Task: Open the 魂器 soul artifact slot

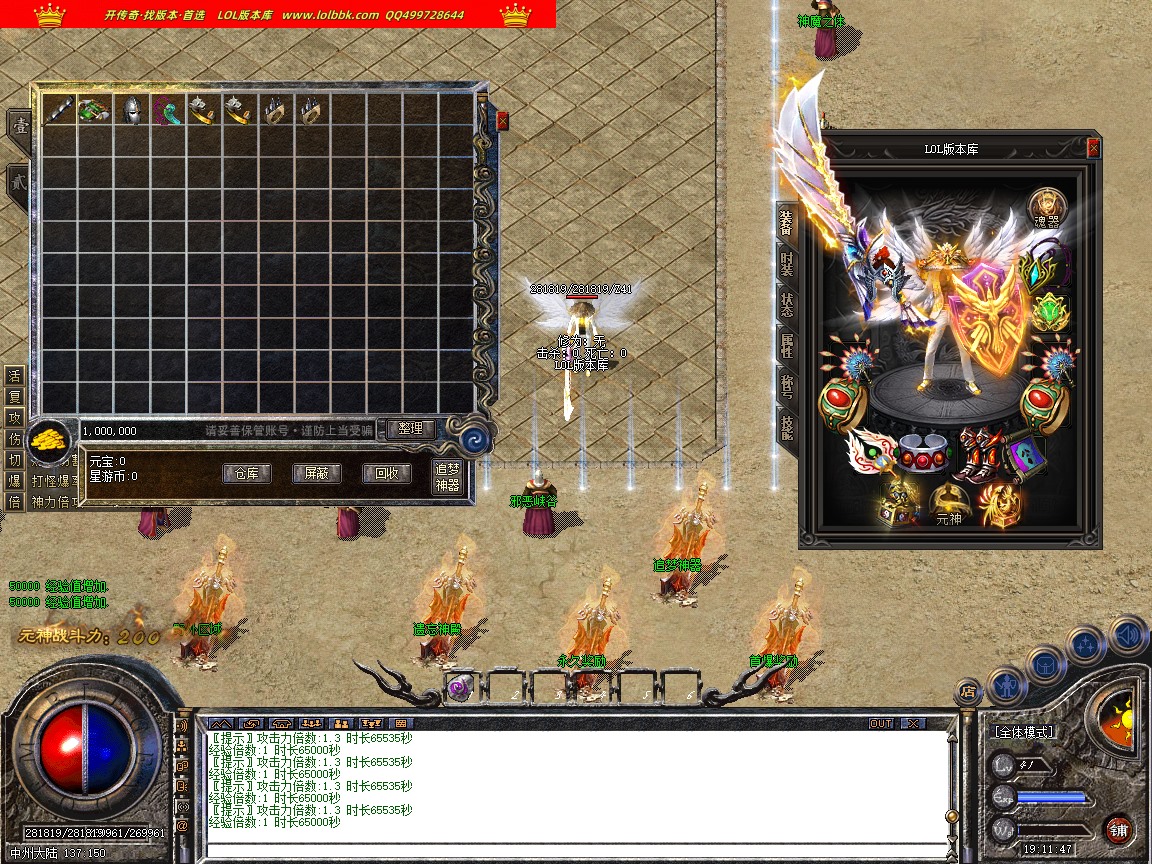Action: pyautogui.click(x=1047, y=208)
